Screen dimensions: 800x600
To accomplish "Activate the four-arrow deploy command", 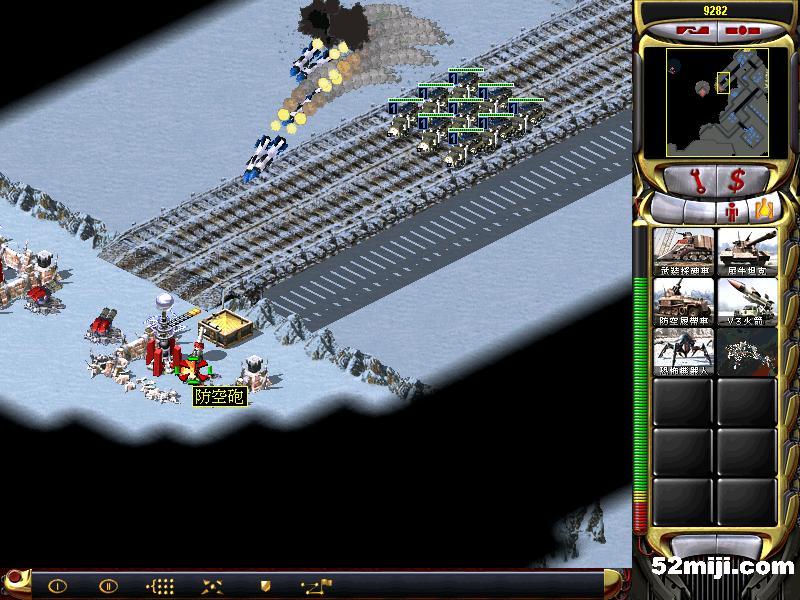I will [212, 586].
